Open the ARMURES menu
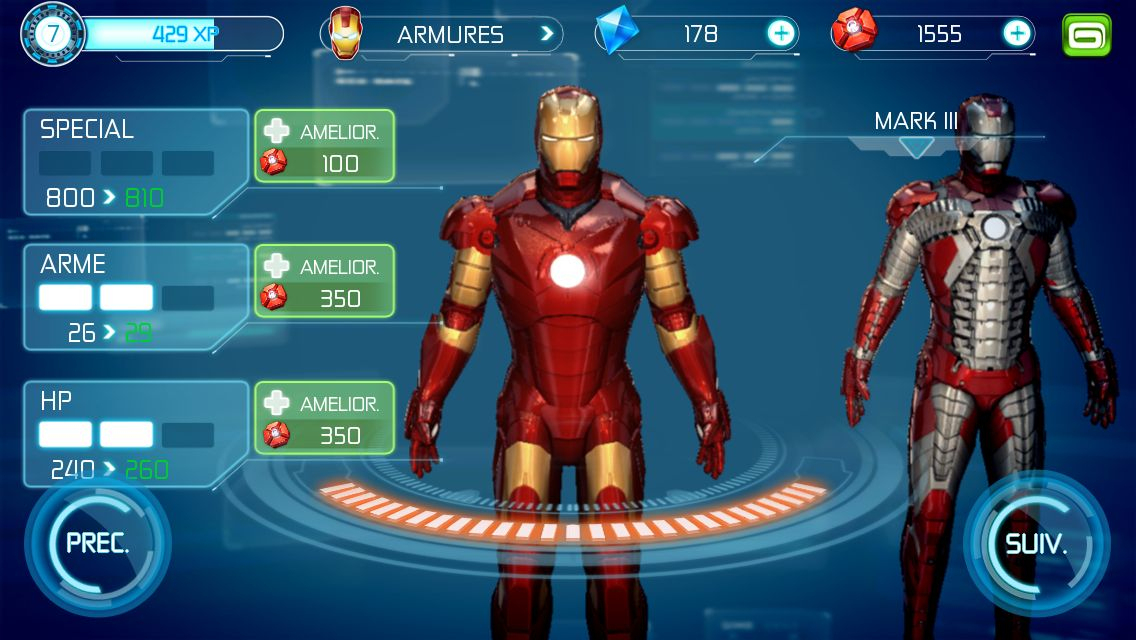 coord(441,35)
